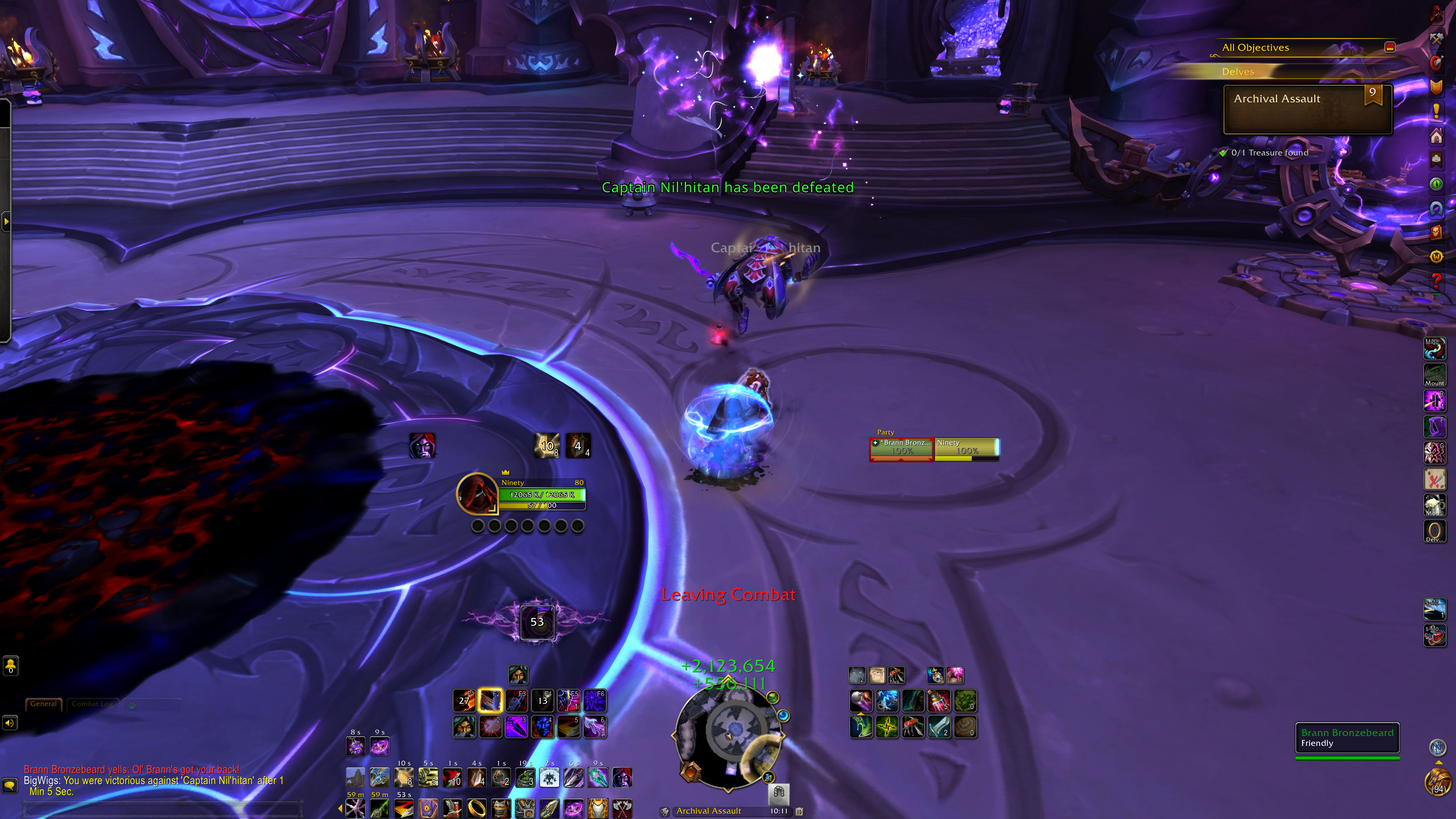Image resolution: width=1456 pixels, height=819 pixels.
Task: Use the gold ring action slot
Action: coord(477,808)
